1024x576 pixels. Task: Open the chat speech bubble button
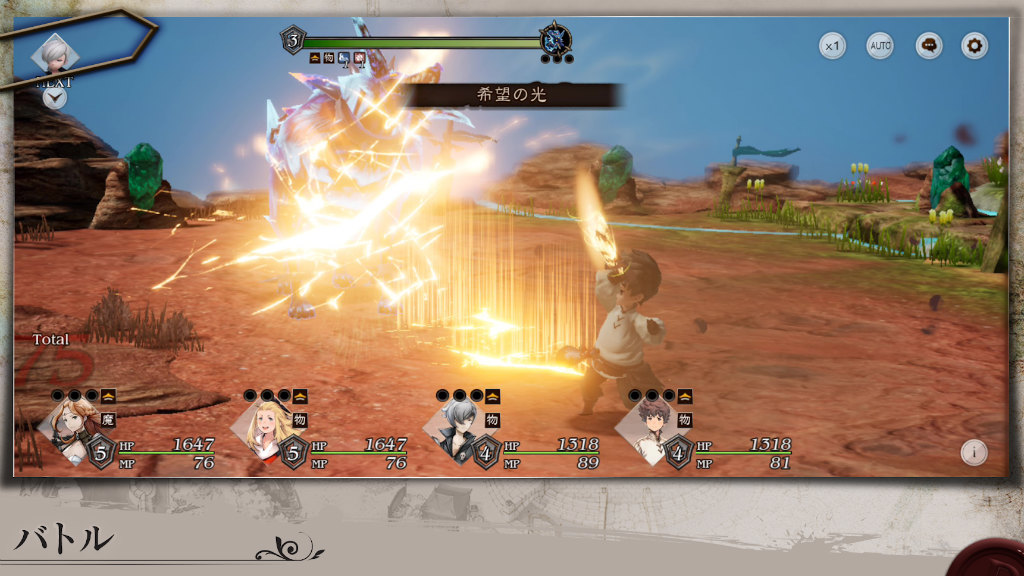point(929,45)
